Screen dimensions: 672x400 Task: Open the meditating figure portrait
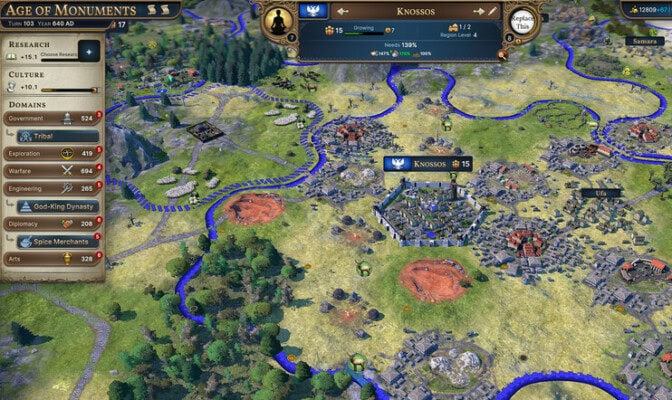(x=275, y=22)
